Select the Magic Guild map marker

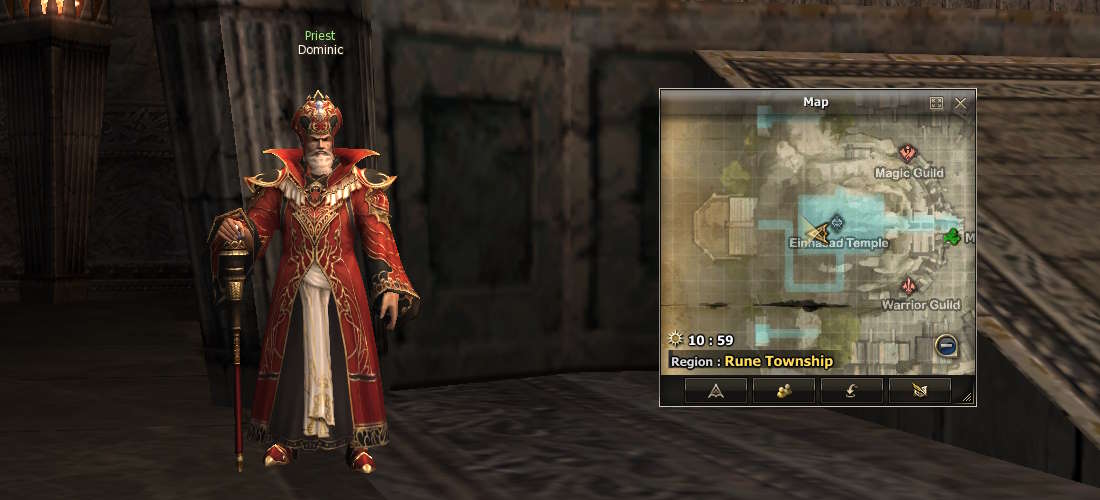click(908, 154)
